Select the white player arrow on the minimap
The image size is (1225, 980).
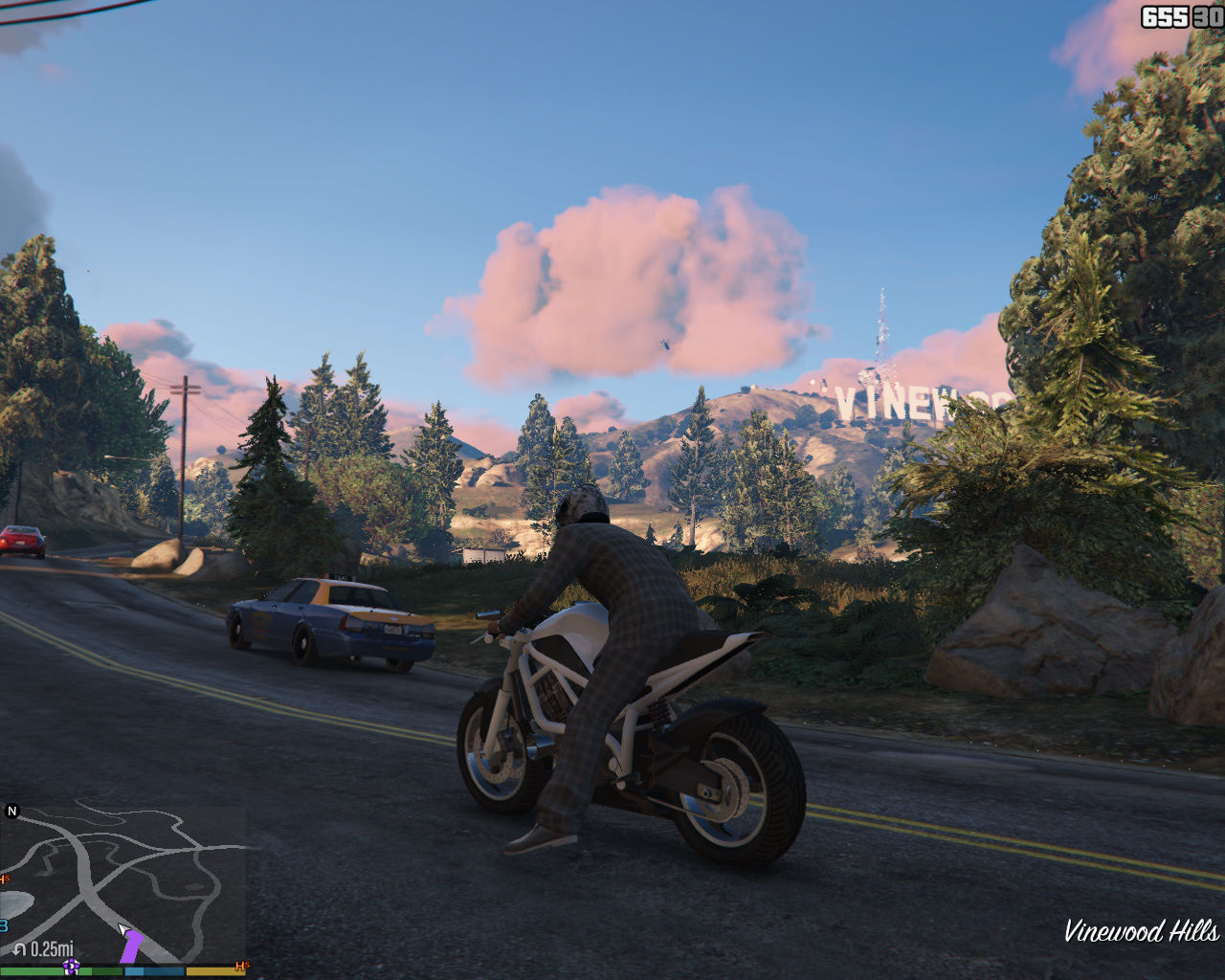(123, 928)
